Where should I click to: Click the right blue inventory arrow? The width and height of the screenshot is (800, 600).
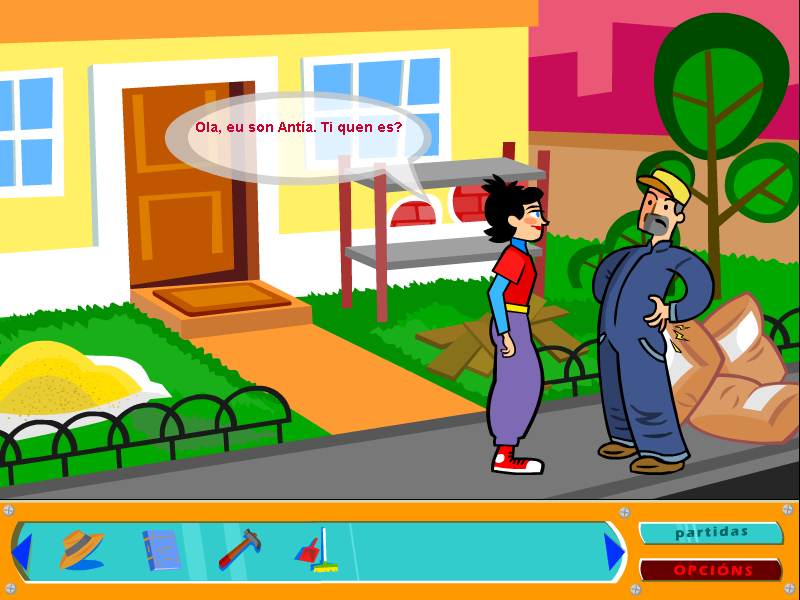(x=614, y=552)
